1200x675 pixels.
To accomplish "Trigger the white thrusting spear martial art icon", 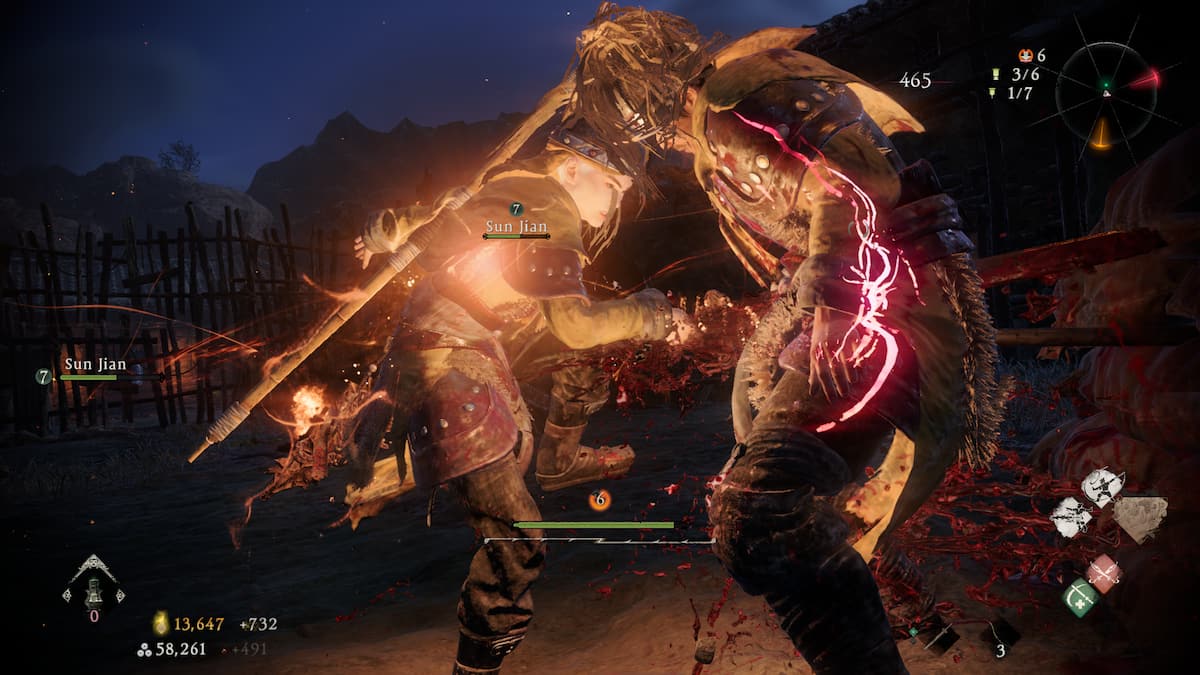I will (x=1069, y=518).
